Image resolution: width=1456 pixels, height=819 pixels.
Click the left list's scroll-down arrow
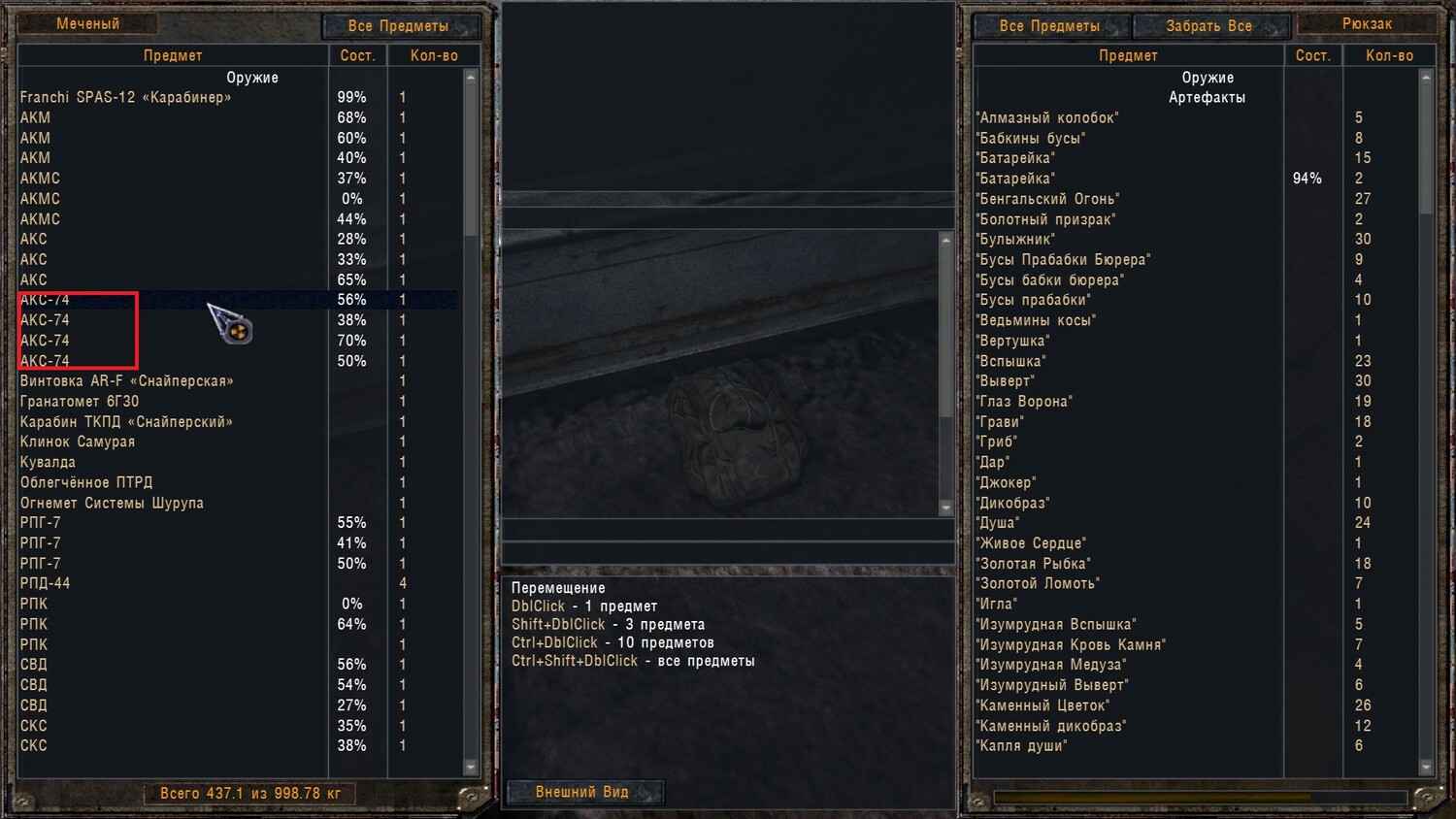(x=471, y=767)
